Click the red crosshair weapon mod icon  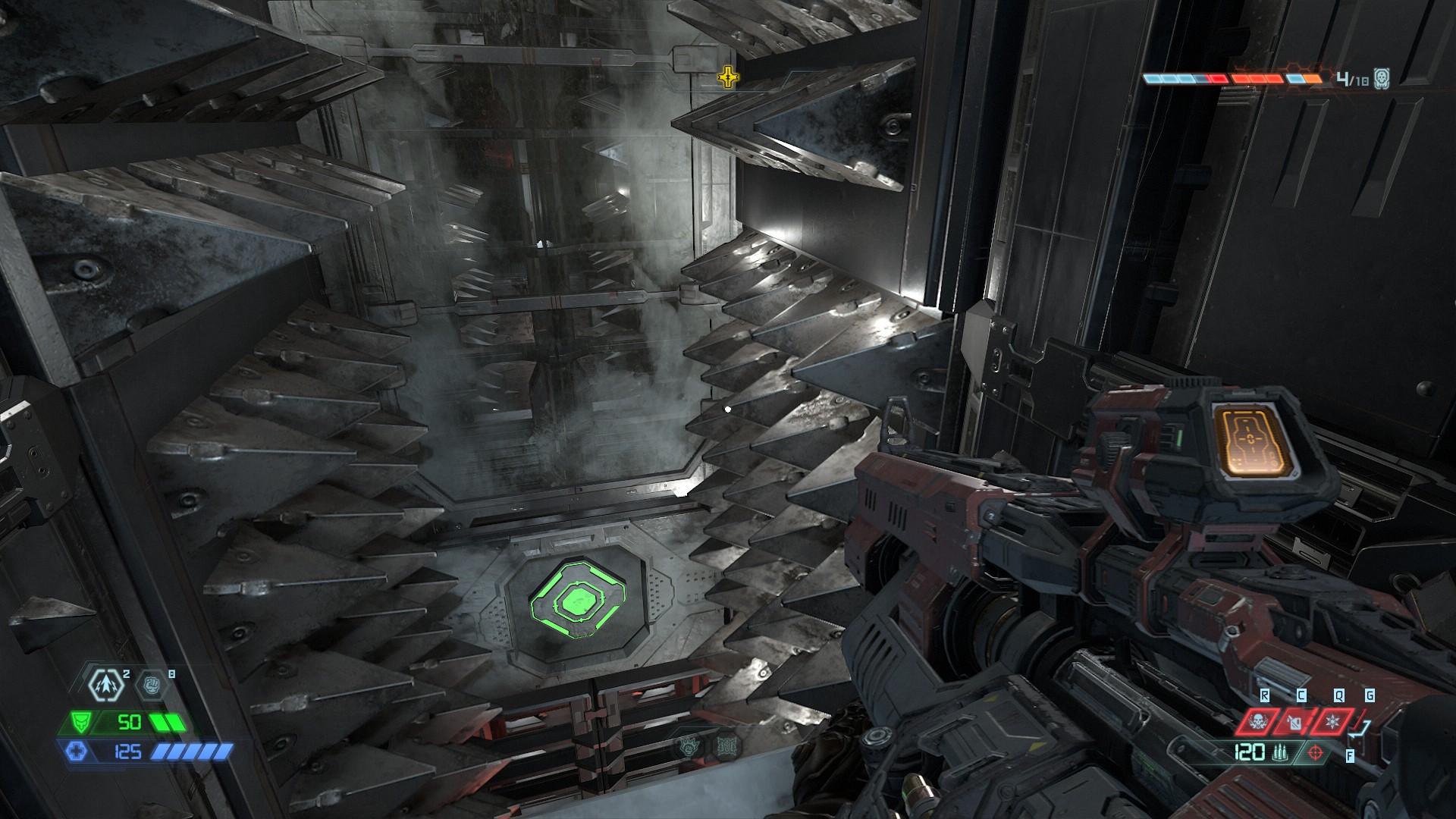click(x=1316, y=753)
